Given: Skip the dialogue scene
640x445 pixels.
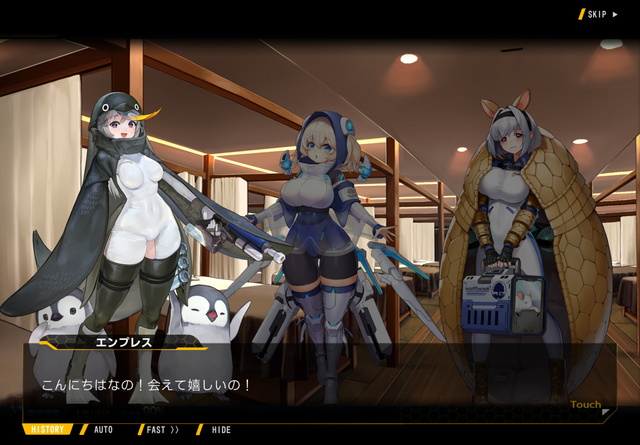Looking at the screenshot, I should coord(599,14).
